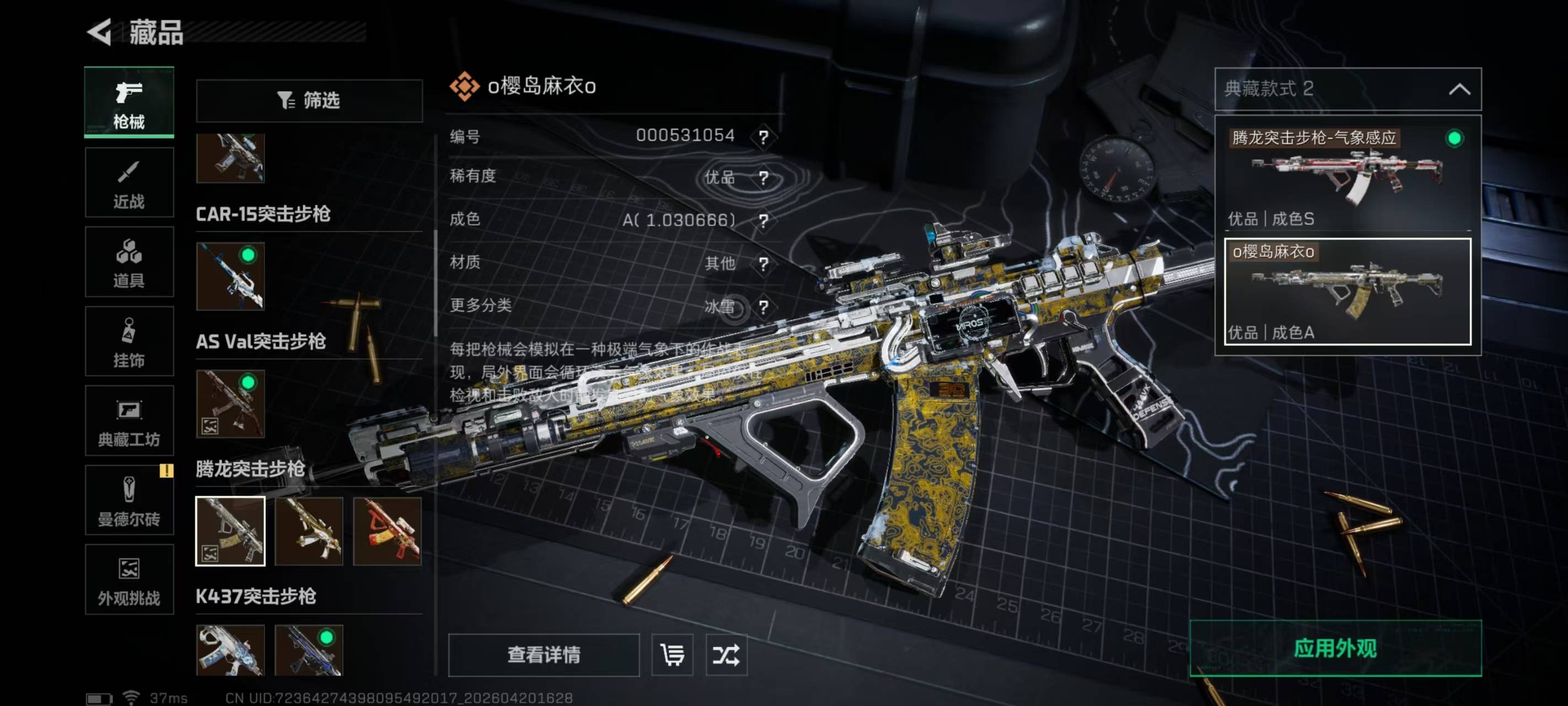The width and height of the screenshot is (1568, 706).
Task: Choose the AS Val skin thumbnail
Action: [x=230, y=403]
